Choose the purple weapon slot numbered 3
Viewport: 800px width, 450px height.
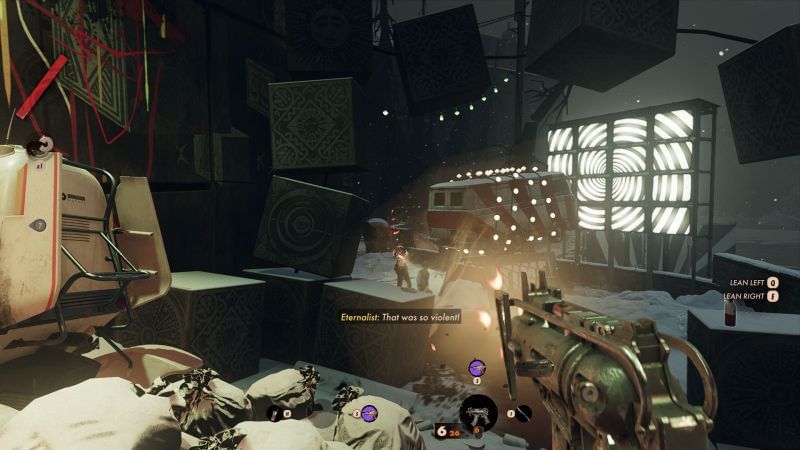(x=476, y=367)
